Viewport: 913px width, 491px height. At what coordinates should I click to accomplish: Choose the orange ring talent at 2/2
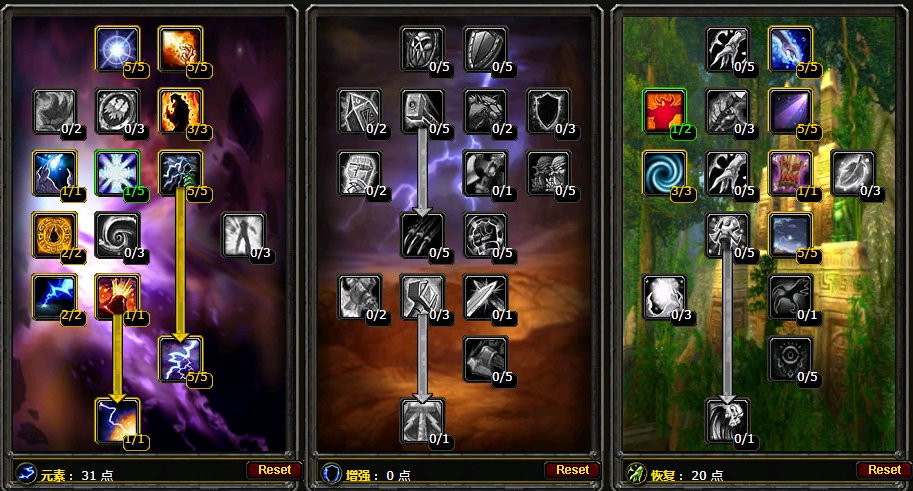(x=54, y=234)
